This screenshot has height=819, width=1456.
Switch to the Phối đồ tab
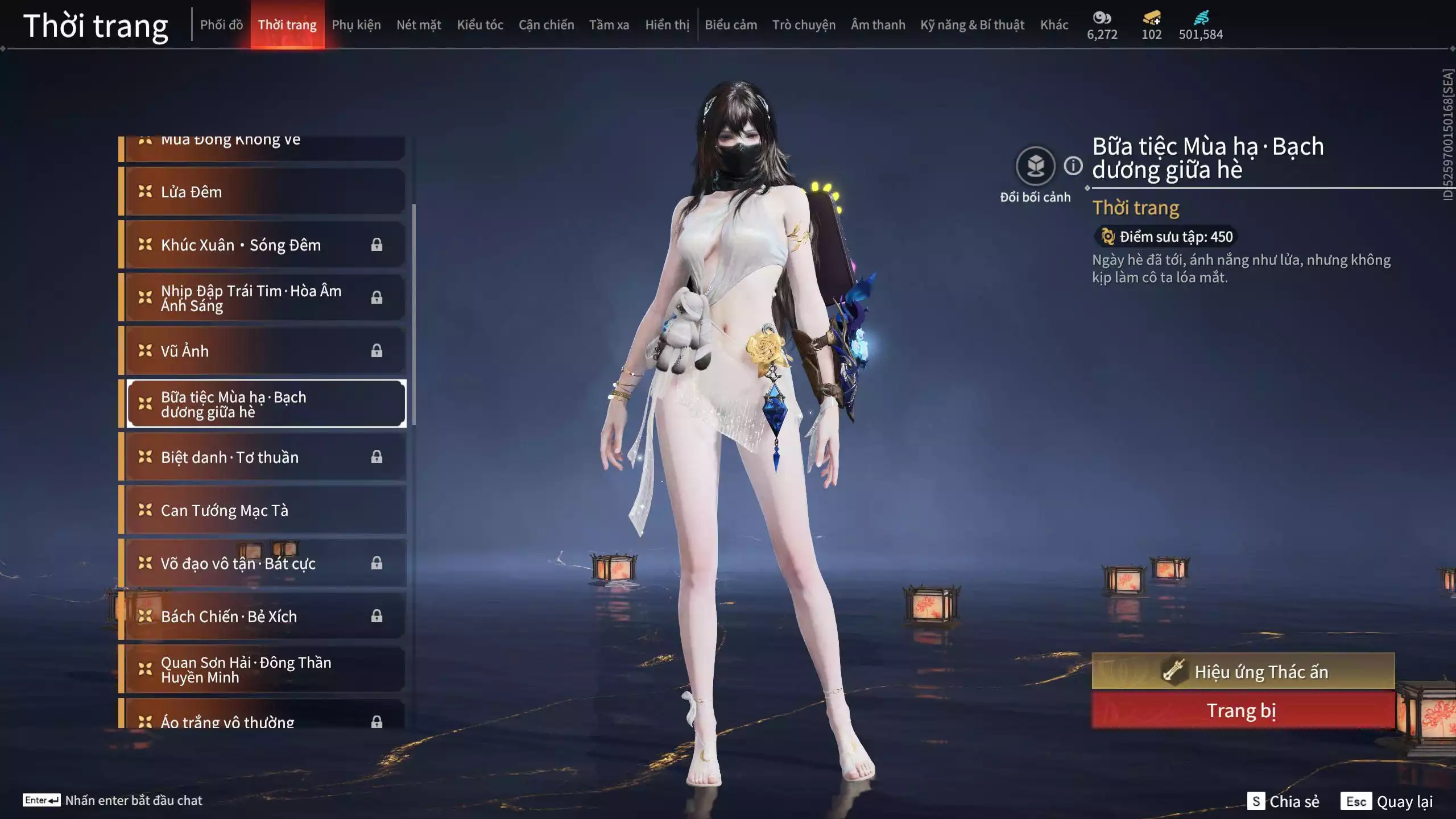221,25
